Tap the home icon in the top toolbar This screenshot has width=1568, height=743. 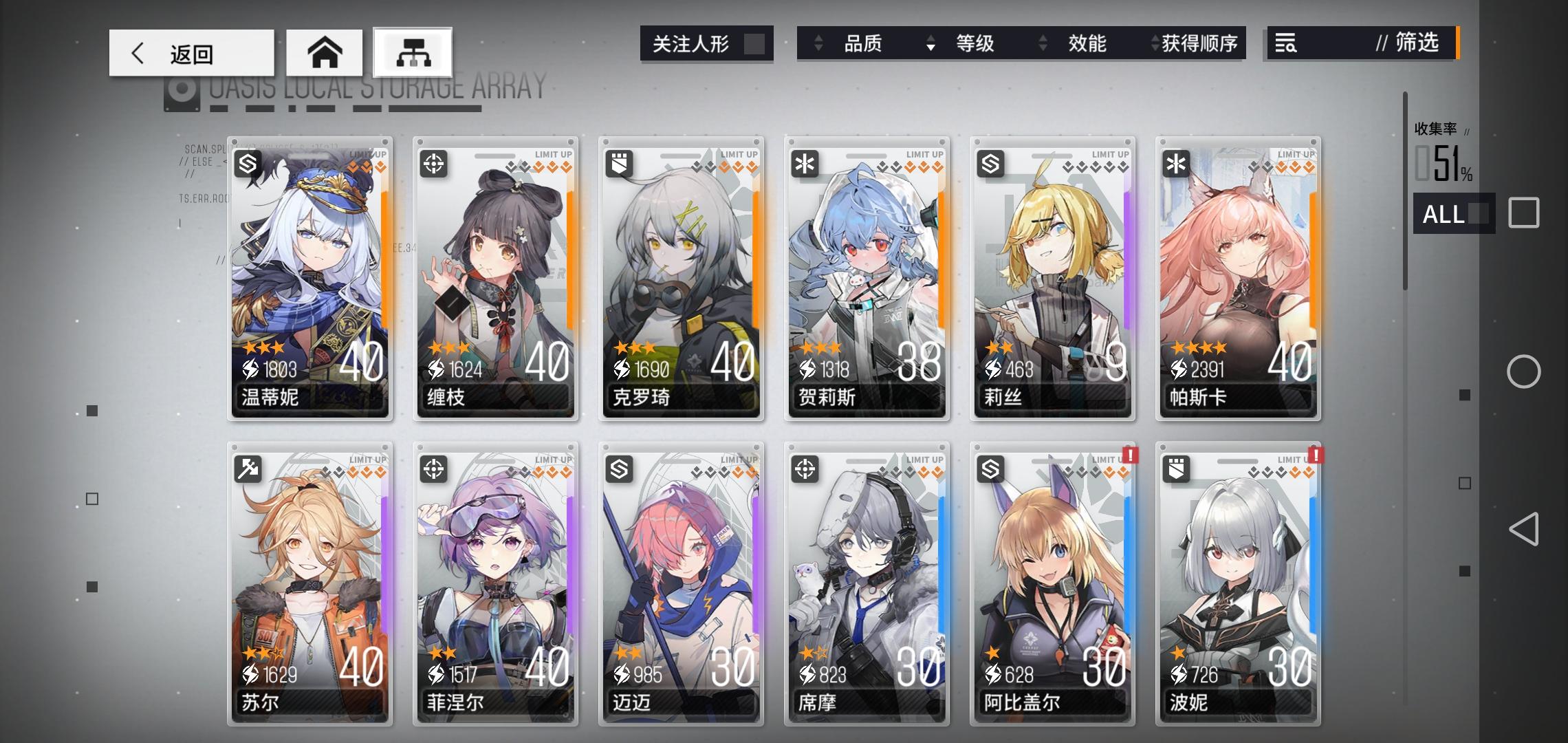[325, 52]
